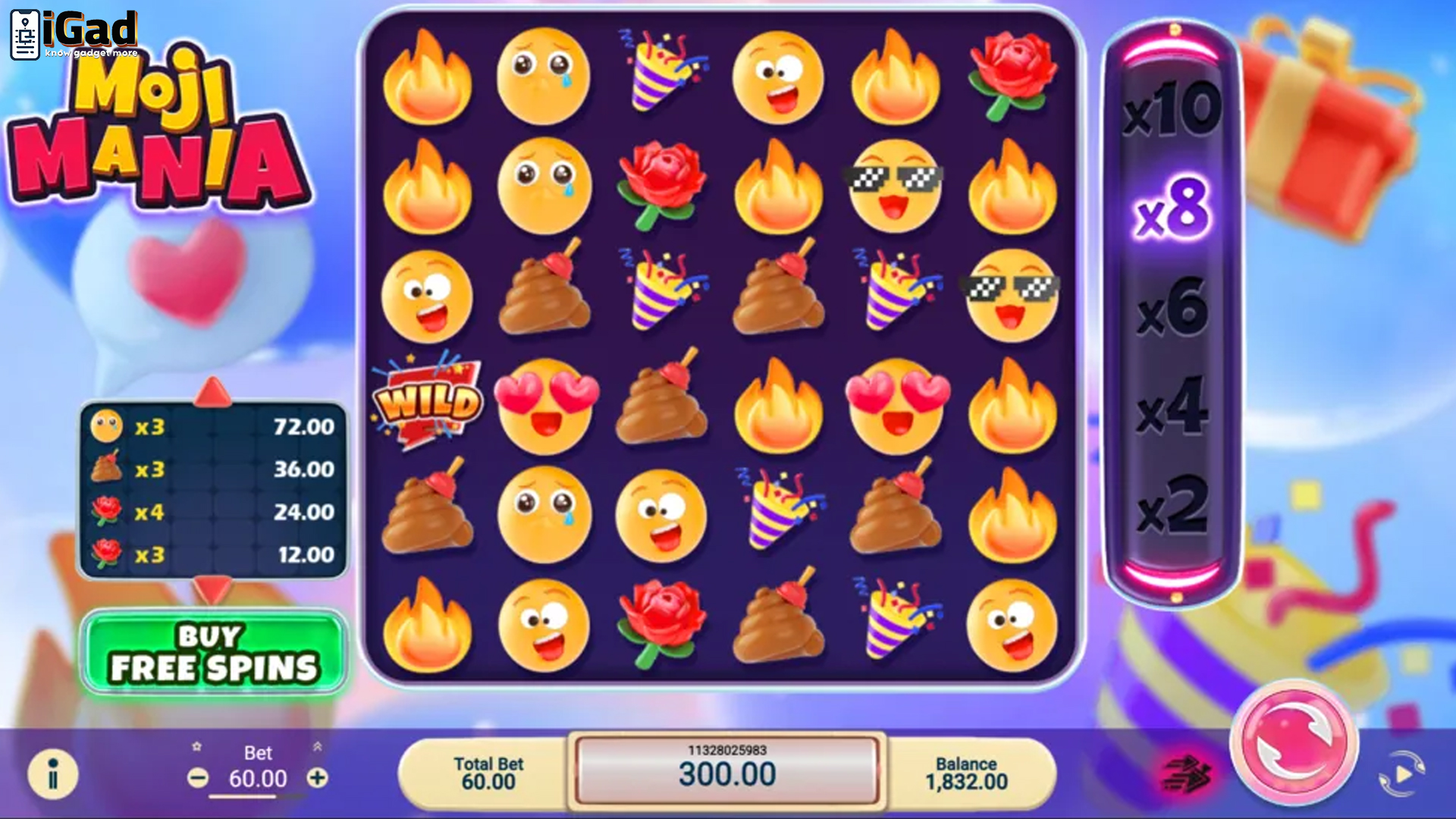Click the double chevron icon beside the Bet label
The height and width of the screenshot is (819, 1456).
[x=318, y=746]
